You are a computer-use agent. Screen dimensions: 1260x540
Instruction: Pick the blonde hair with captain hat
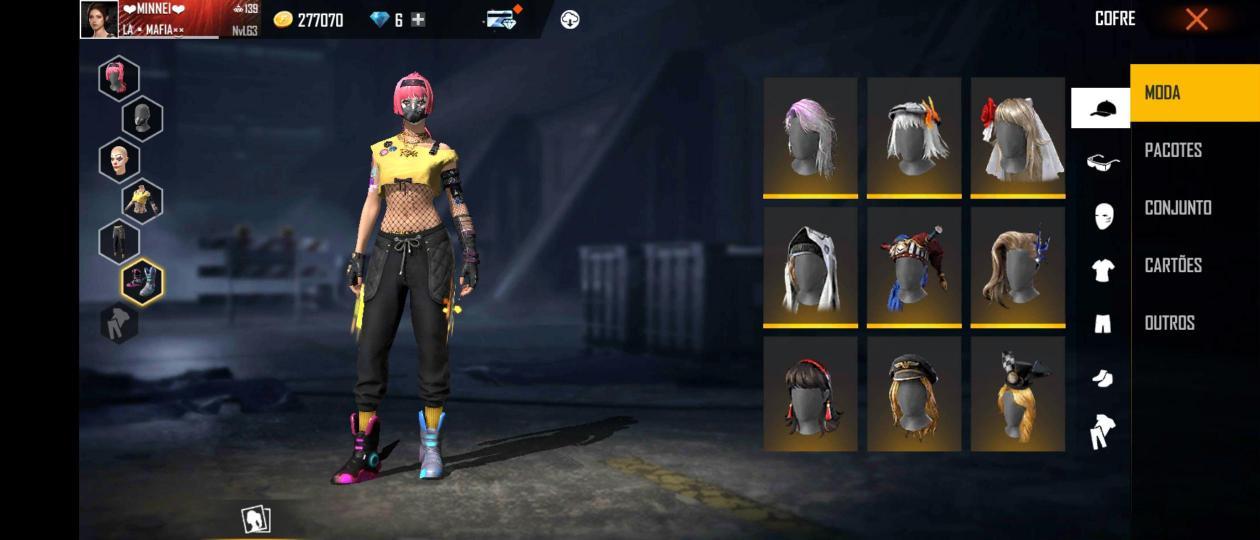point(914,393)
